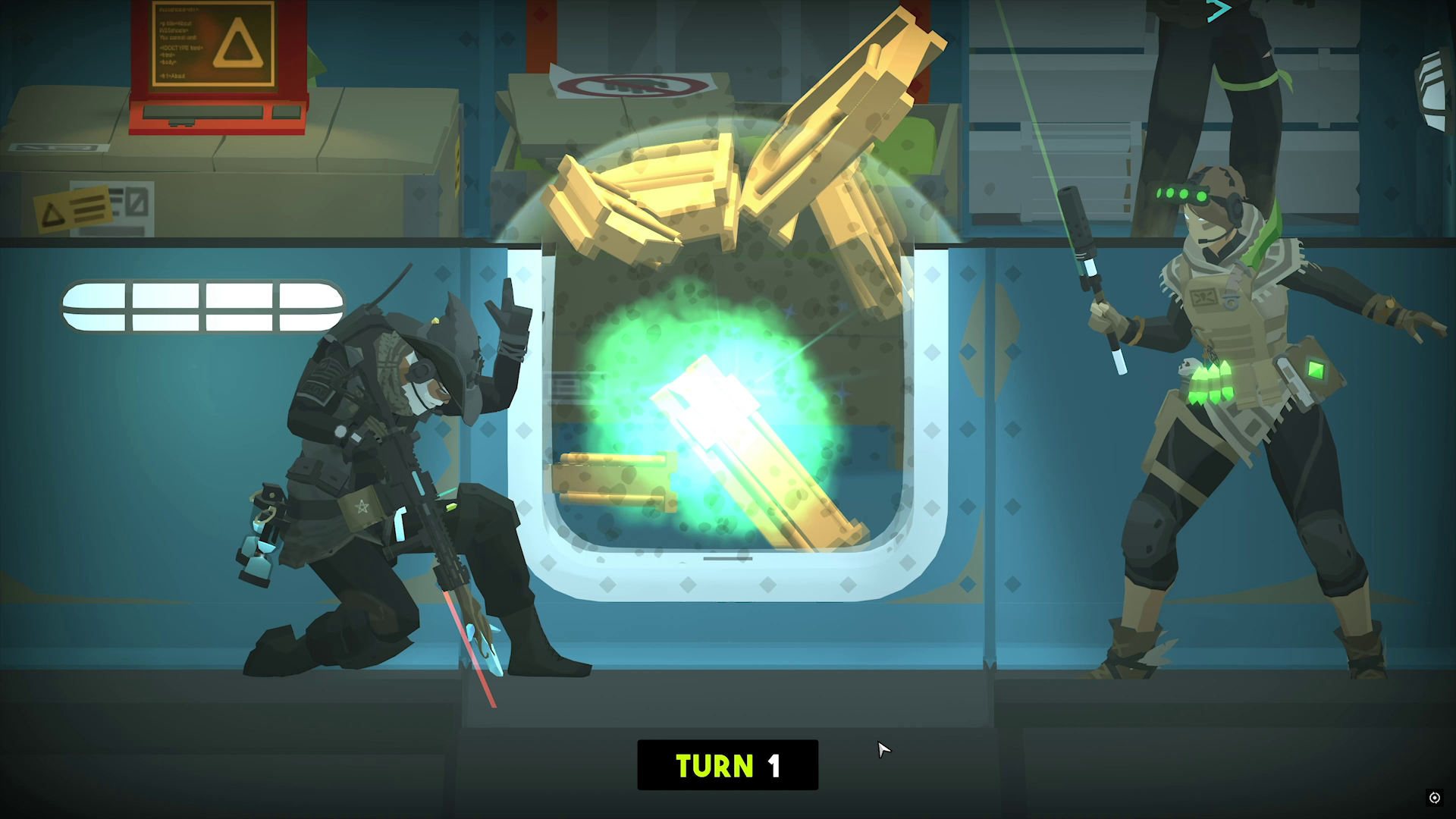
Task: Click the rifle held by the kneeling soldier
Action: tap(421, 500)
